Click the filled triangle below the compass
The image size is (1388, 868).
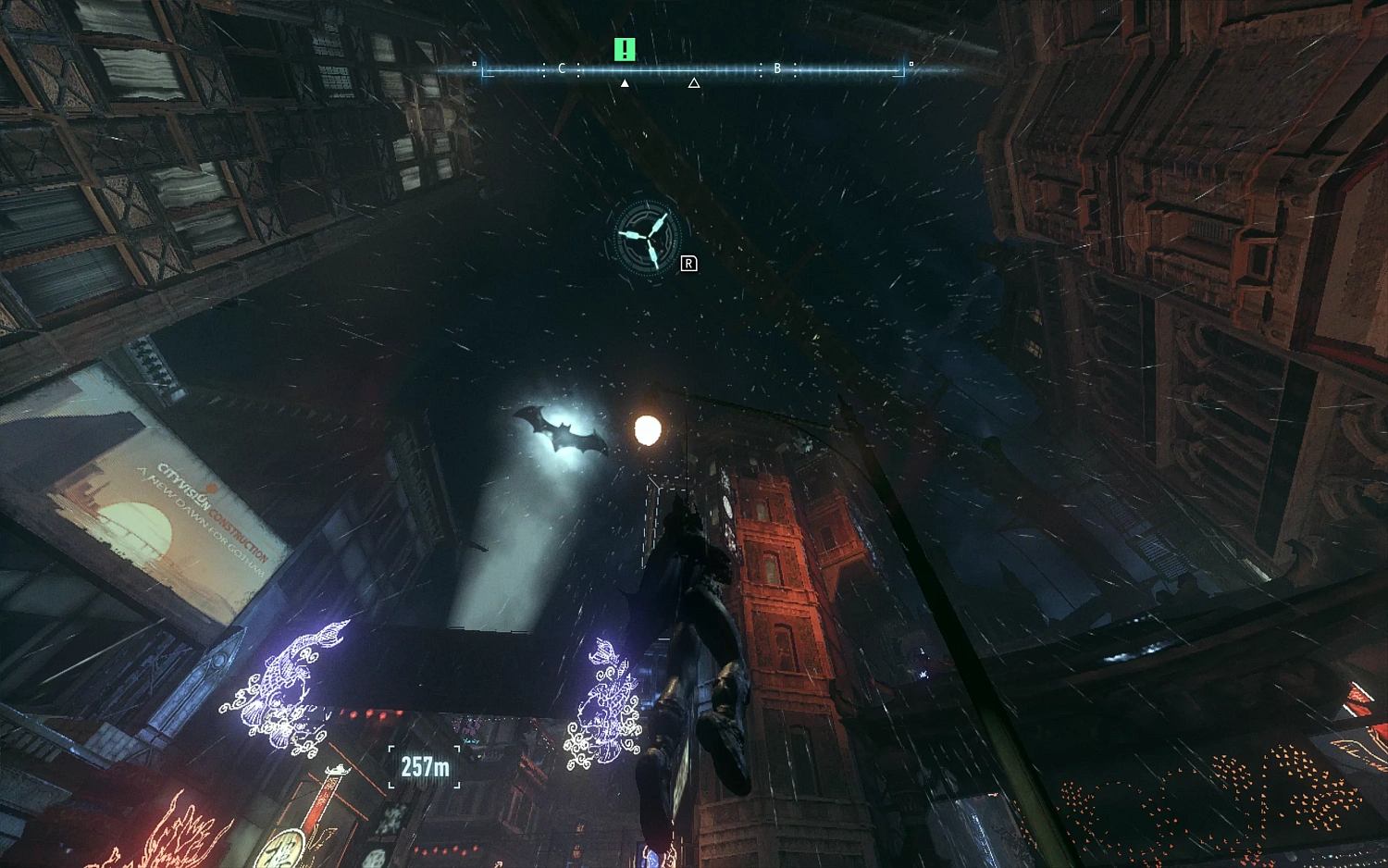click(625, 82)
